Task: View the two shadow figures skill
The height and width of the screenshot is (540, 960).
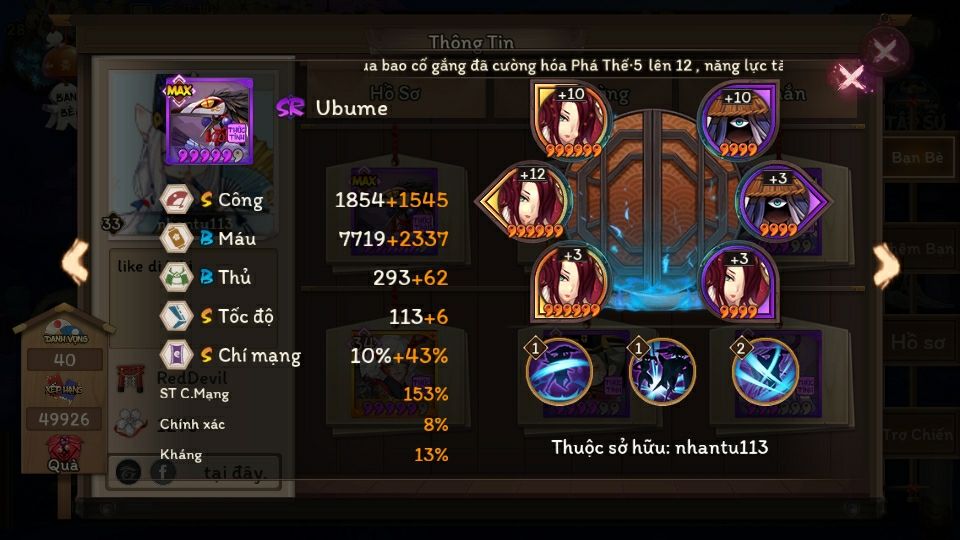Action: 661,371
